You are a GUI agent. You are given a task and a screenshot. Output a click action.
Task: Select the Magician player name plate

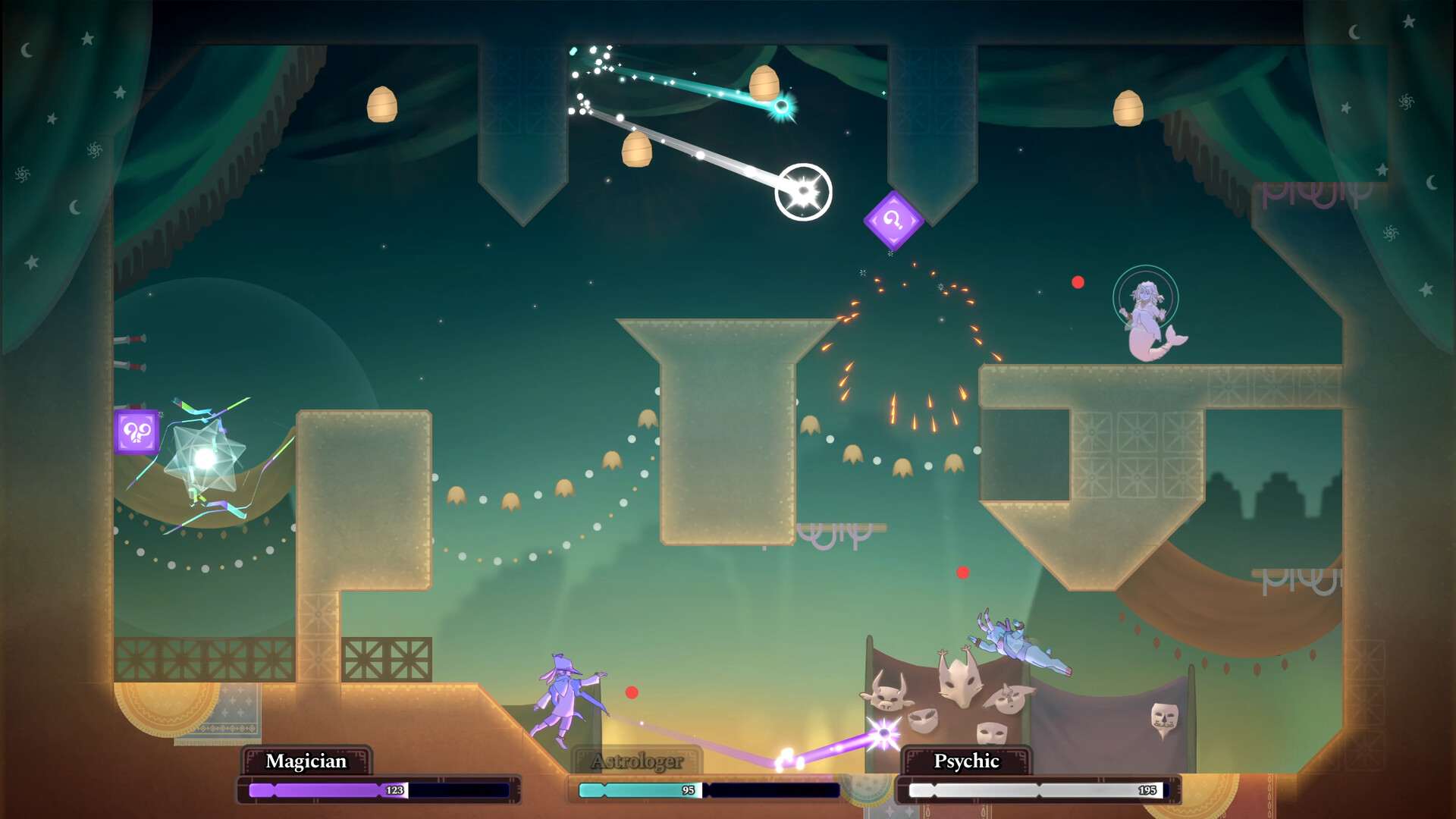click(306, 761)
